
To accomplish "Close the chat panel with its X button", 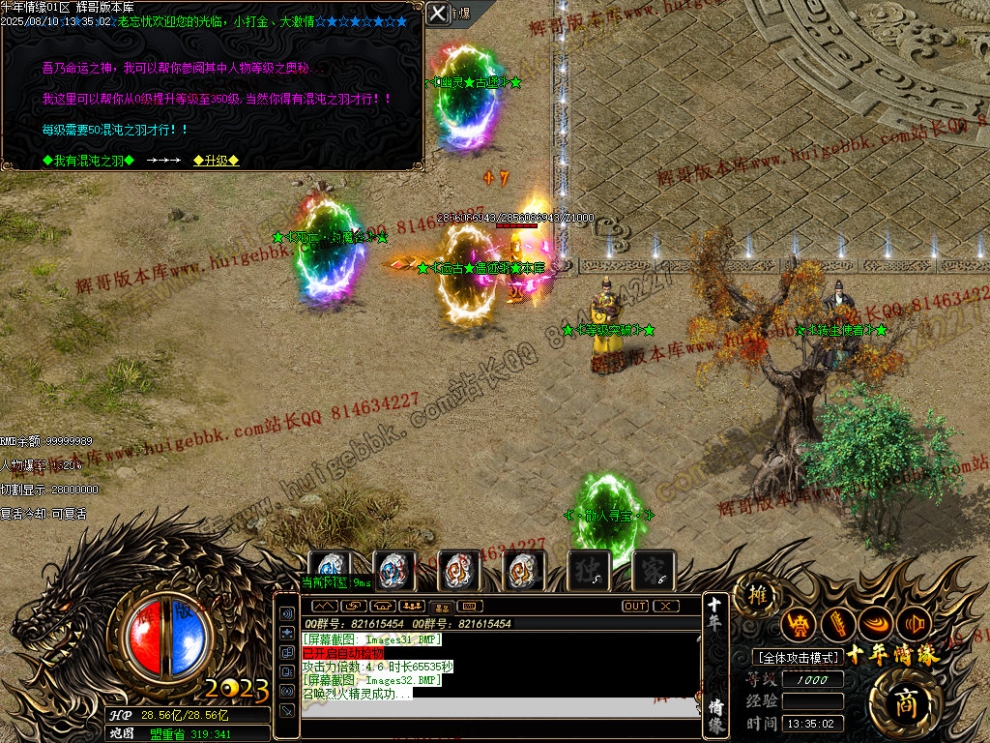I will [x=666, y=606].
